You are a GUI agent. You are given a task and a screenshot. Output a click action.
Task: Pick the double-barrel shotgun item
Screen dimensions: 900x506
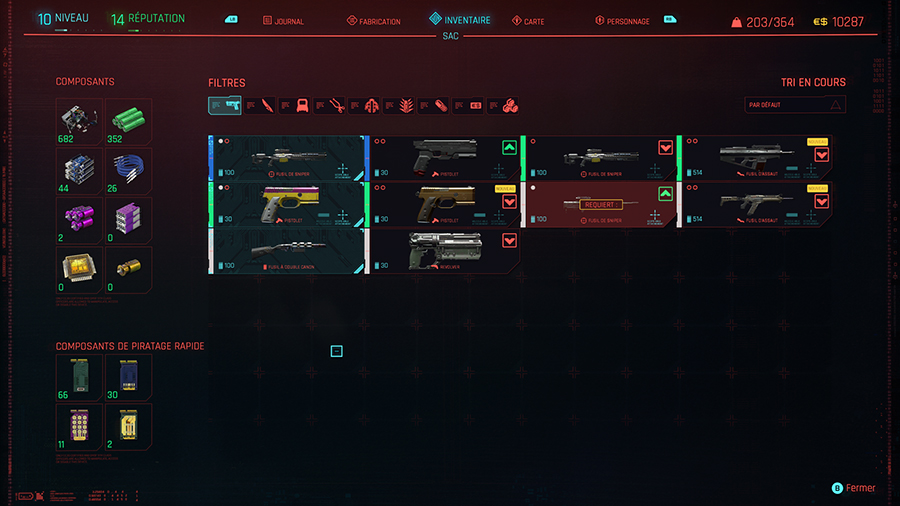point(286,250)
